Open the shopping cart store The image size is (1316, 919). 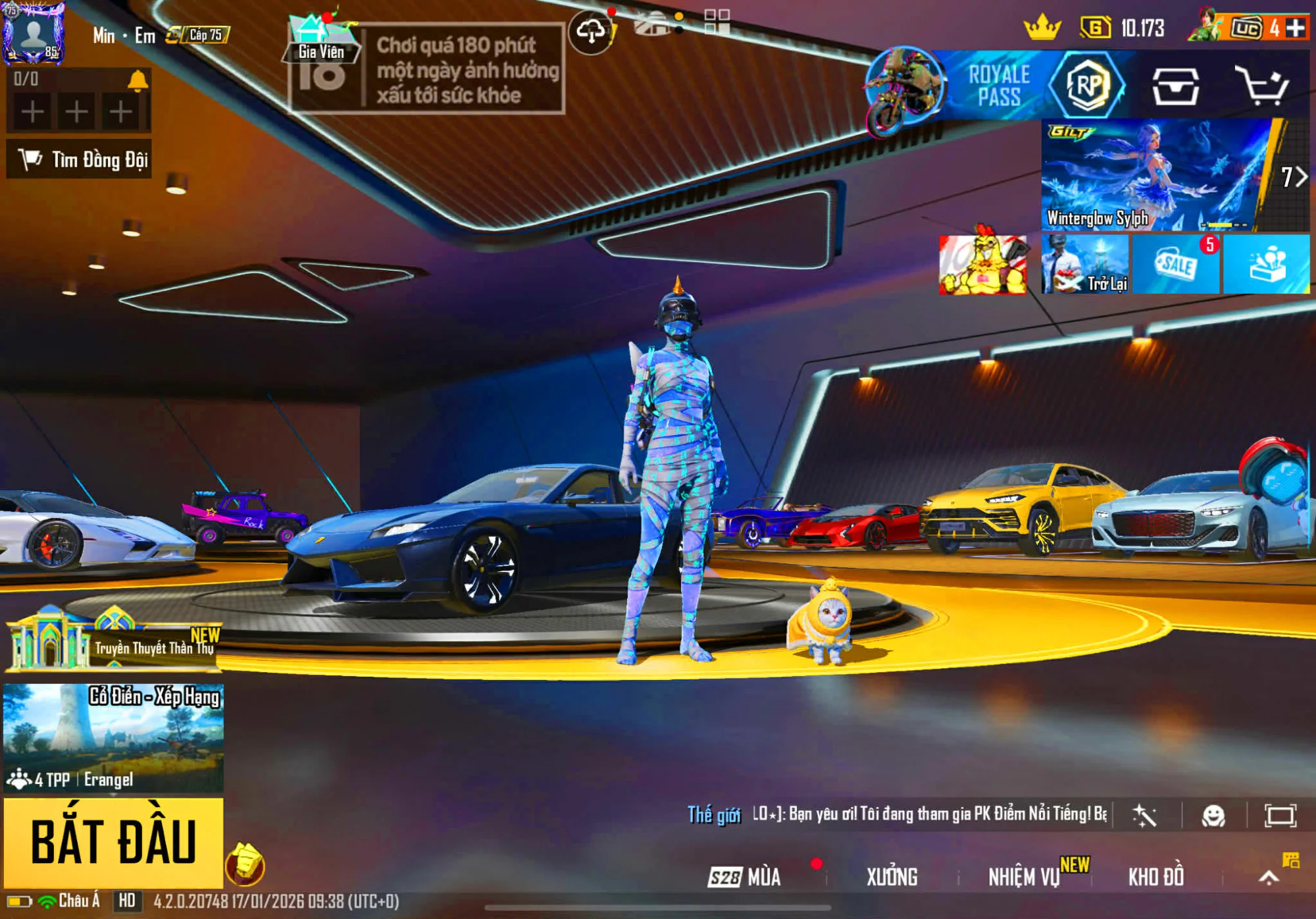(x=1261, y=86)
